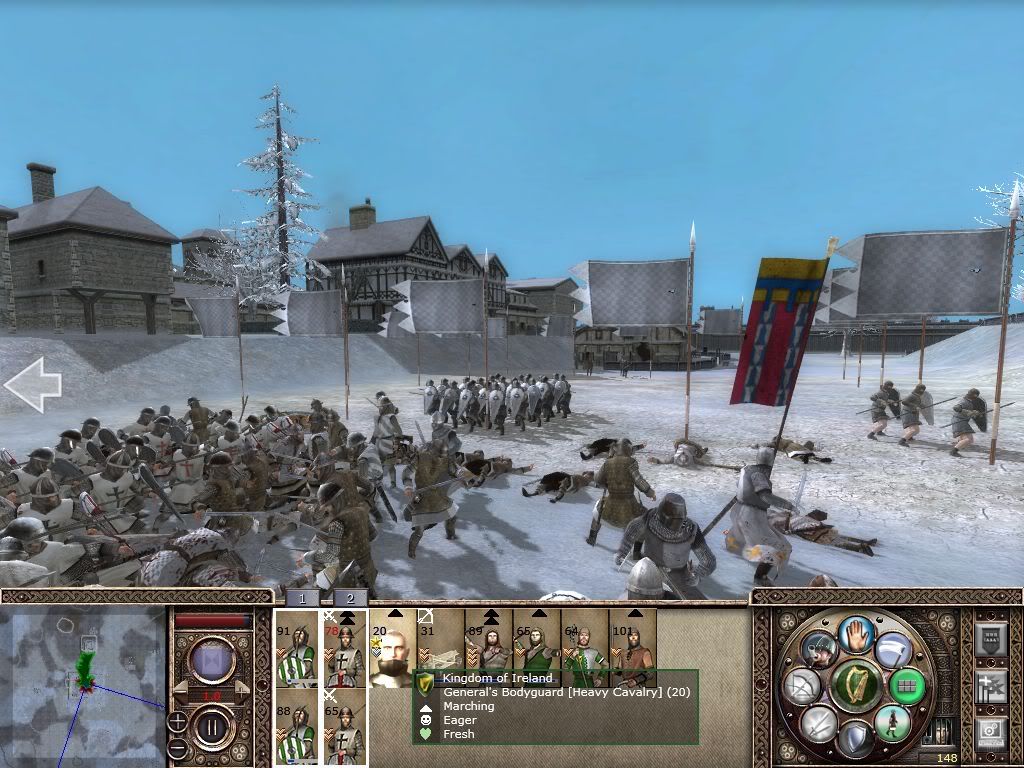1024x768 pixels.
Task: Zoom out the minimap with minus button
Action: (x=177, y=747)
